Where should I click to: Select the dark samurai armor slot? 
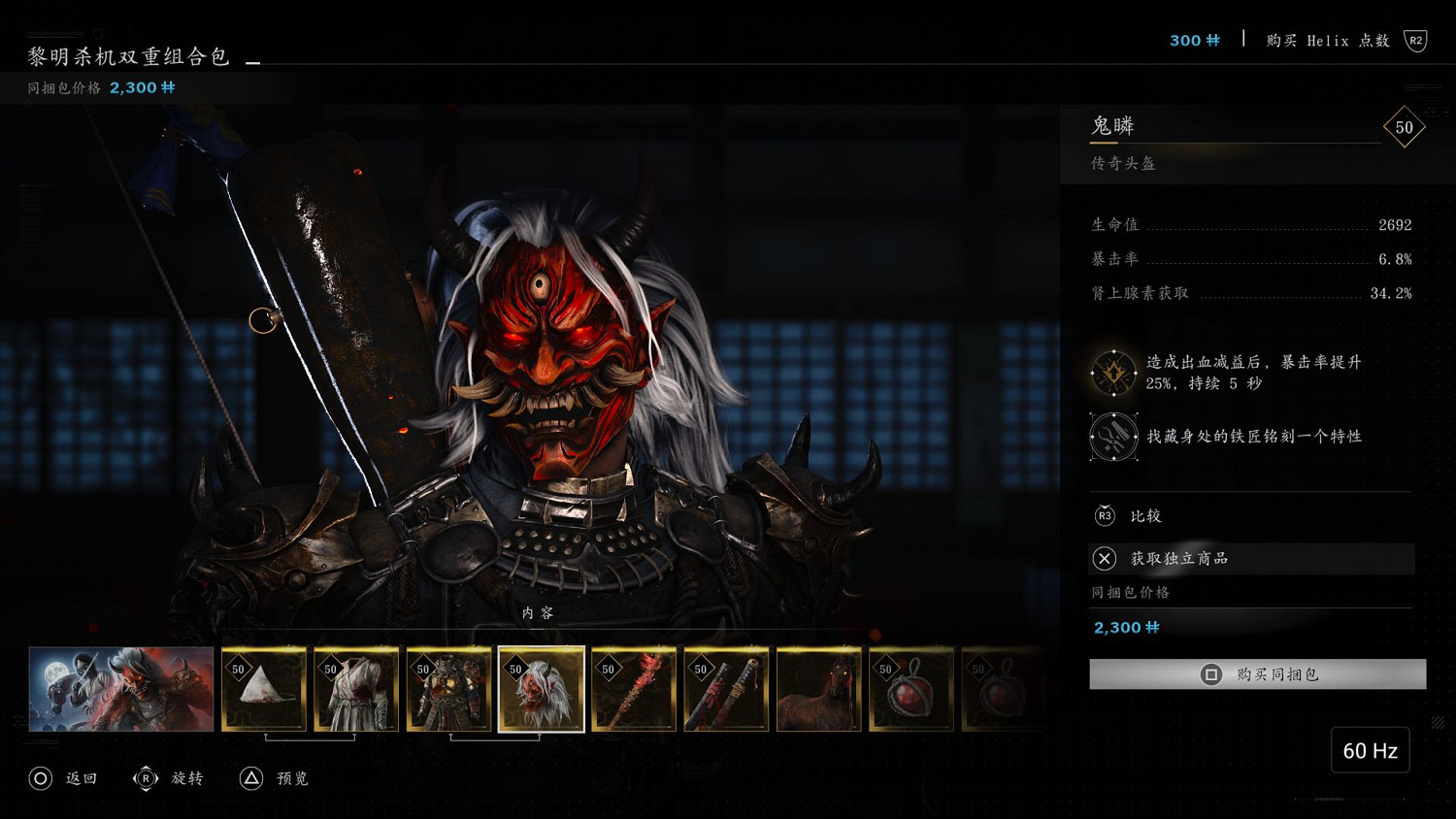[x=448, y=689]
